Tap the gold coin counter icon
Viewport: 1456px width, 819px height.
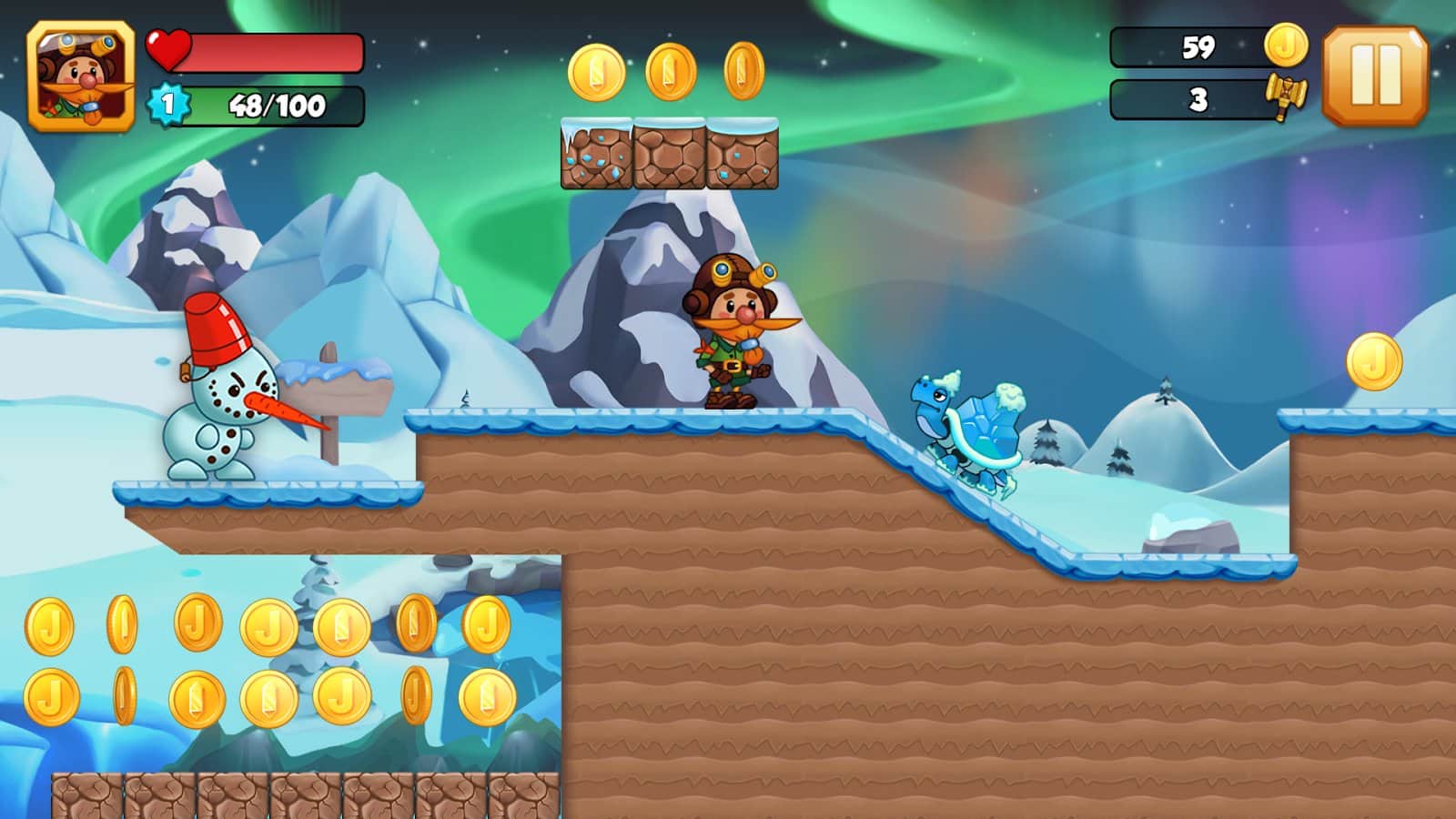[x=1286, y=45]
